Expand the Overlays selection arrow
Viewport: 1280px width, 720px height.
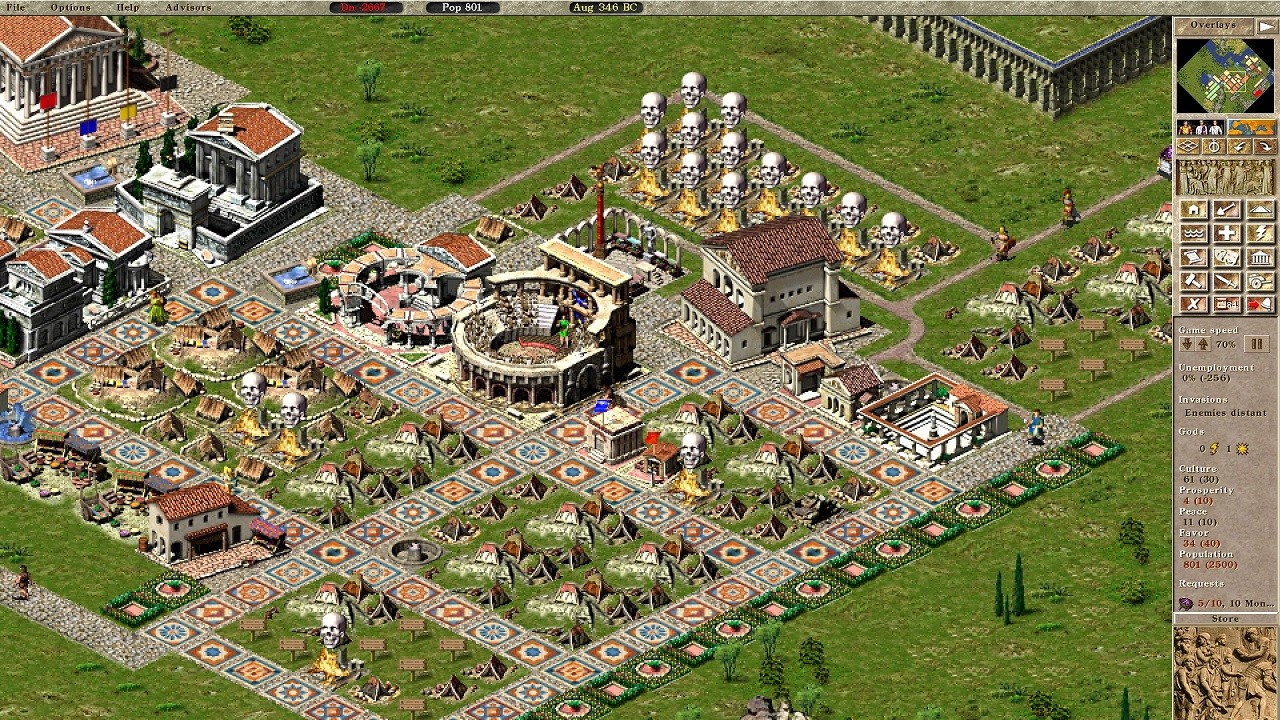[1266, 24]
